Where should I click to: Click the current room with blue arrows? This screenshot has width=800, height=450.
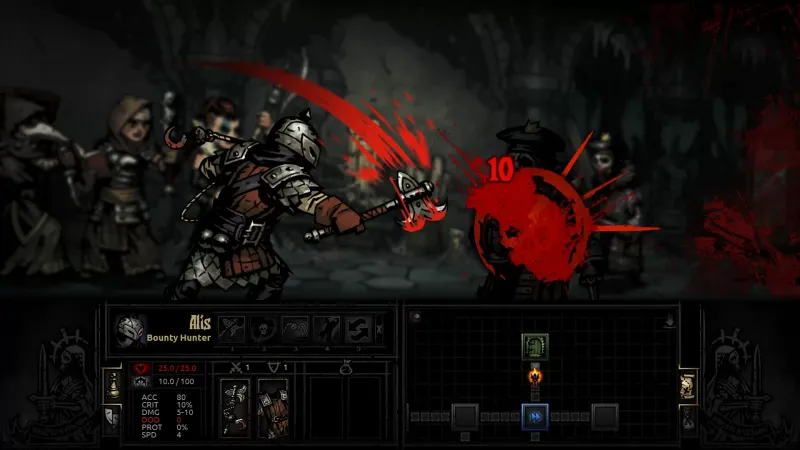pos(533,414)
